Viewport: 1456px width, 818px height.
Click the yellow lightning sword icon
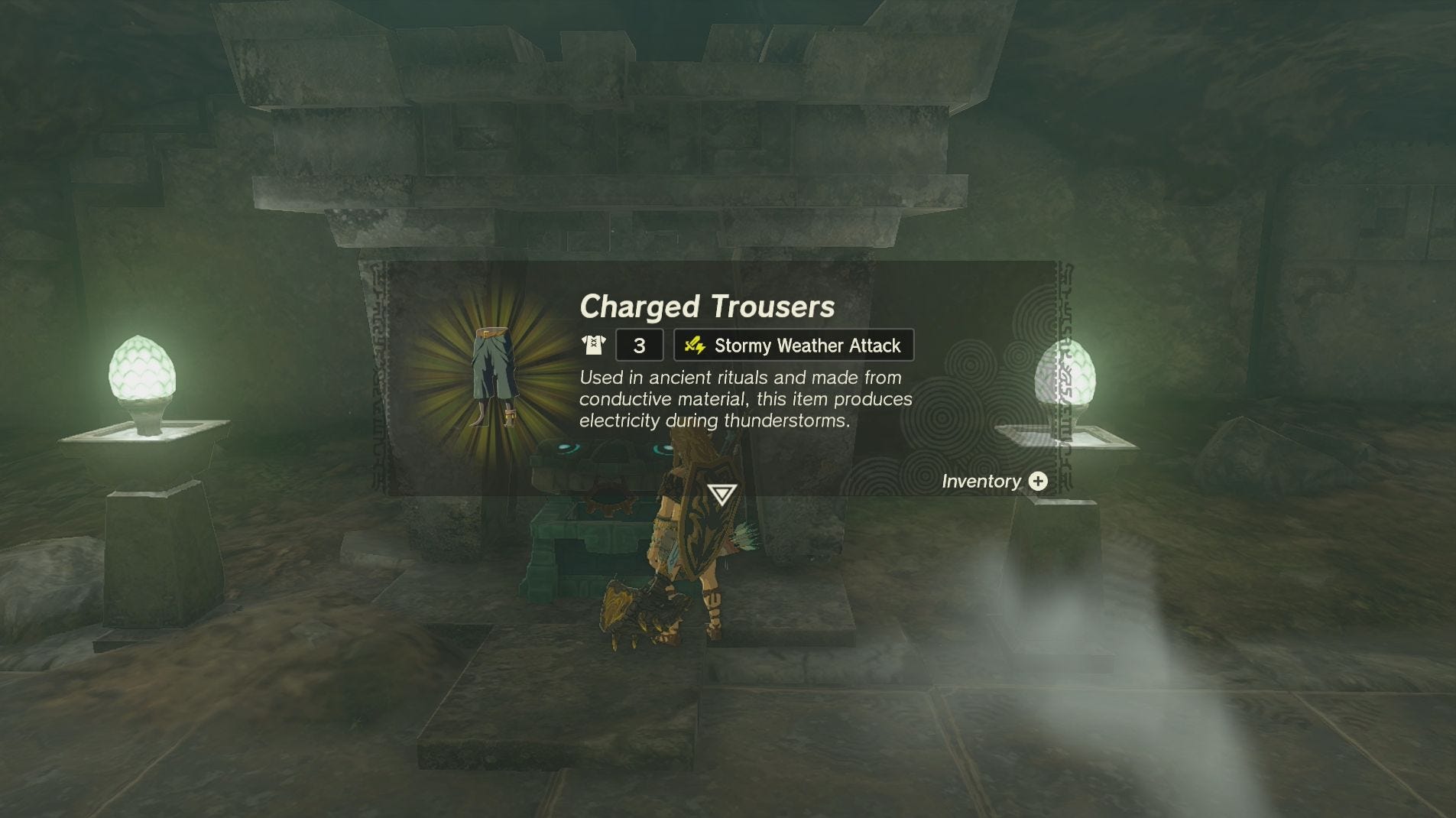[696, 345]
